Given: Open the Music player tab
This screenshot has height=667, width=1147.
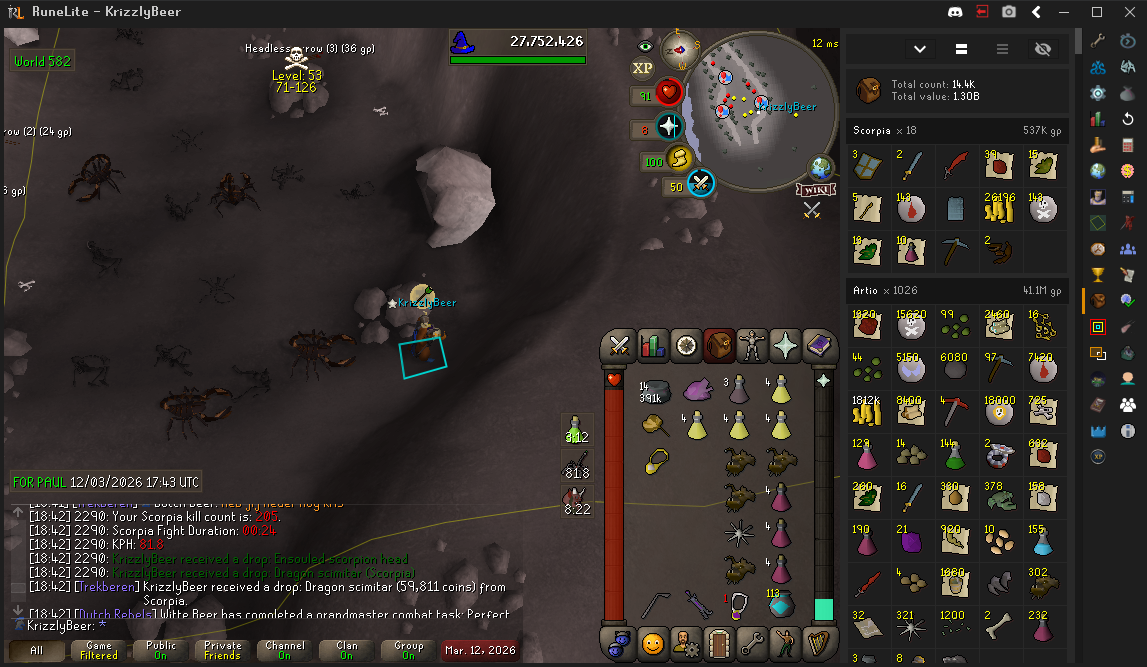Looking at the screenshot, I should click(821, 642).
